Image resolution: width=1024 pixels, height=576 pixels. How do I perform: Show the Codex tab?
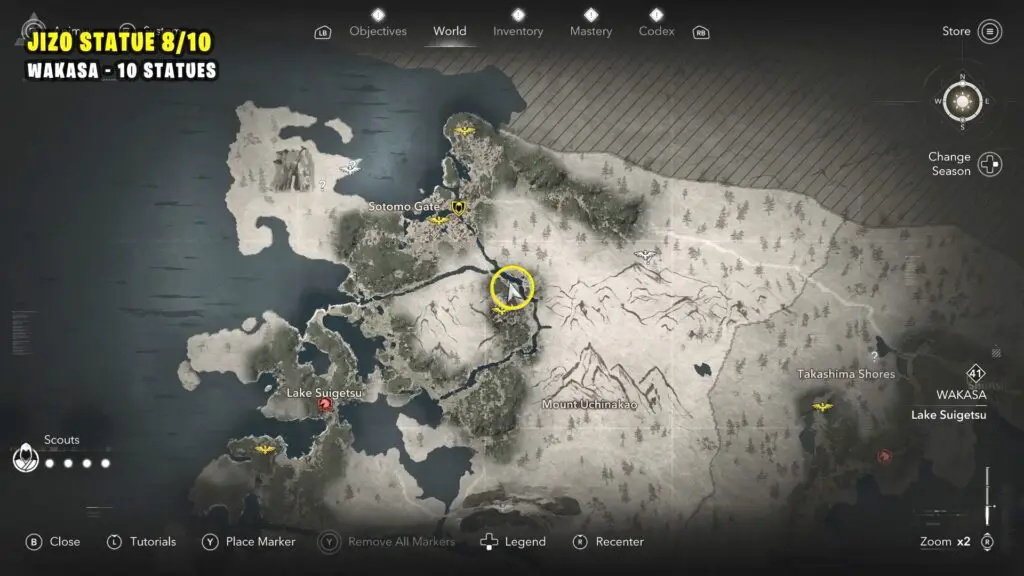pos(656,31)
